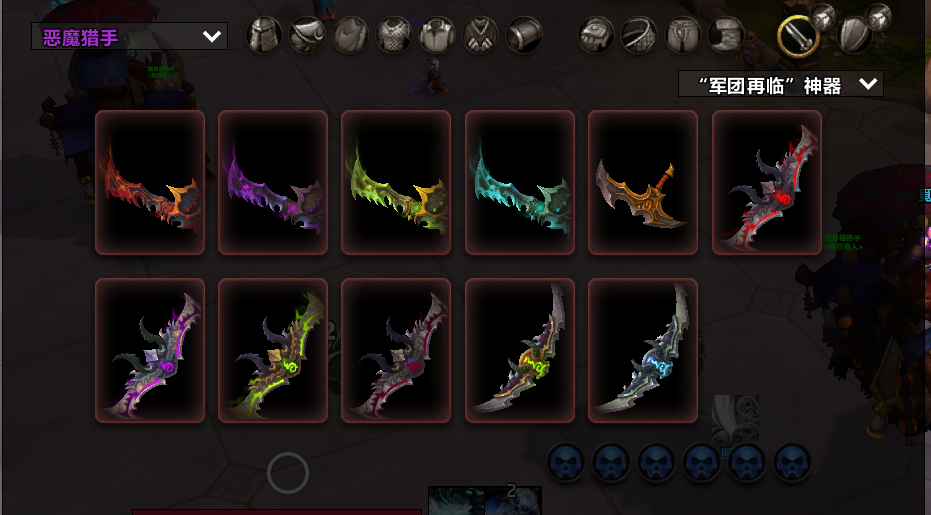Pick the legs pants slot
The width and height of the screenshot is (931, 515).
(x=683, y=35)
